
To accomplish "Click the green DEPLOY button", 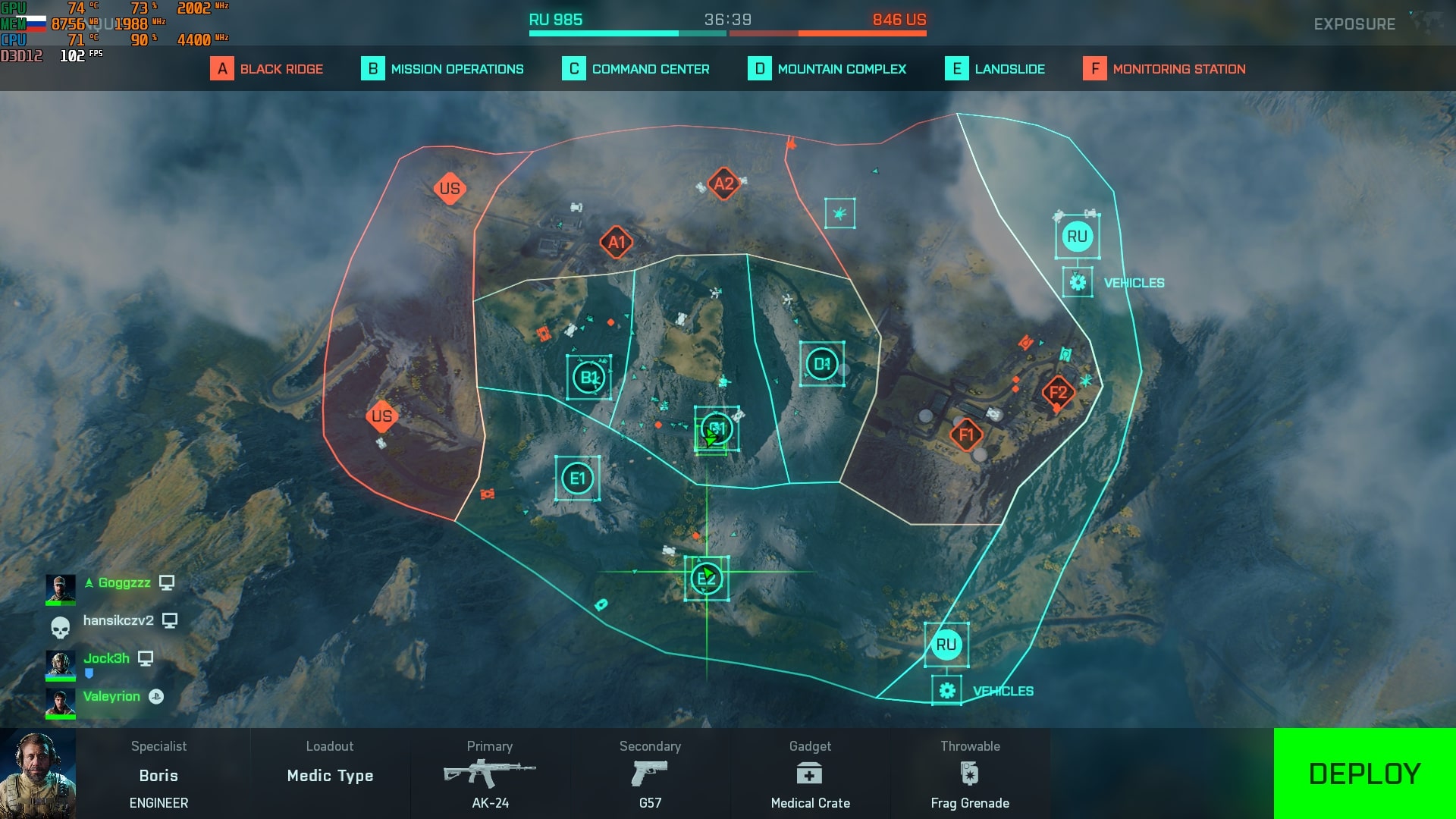I will tap(1364, 773).
